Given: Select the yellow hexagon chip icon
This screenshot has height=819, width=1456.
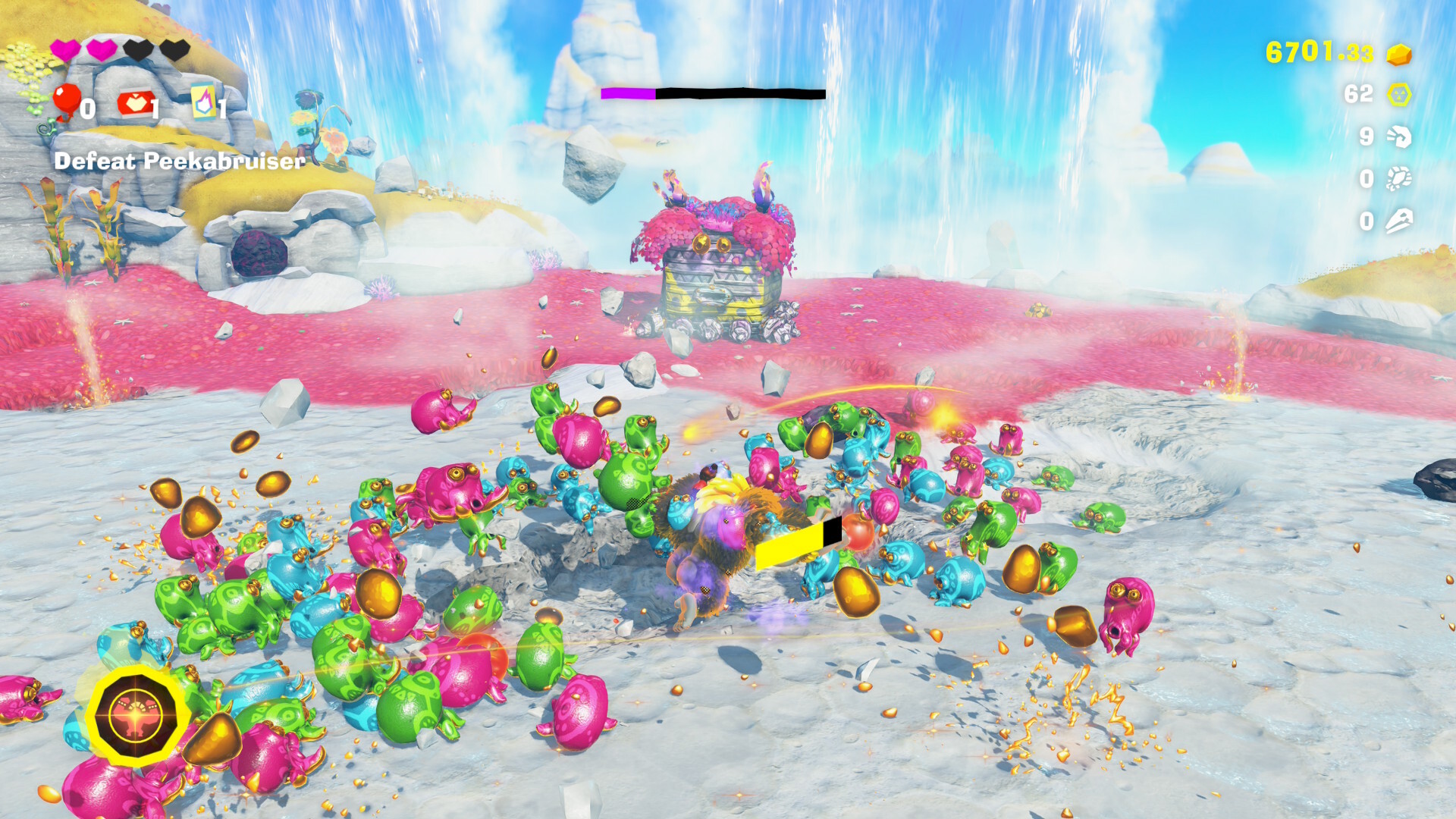Looking at the screenshot, I should tap(1398, 95).
